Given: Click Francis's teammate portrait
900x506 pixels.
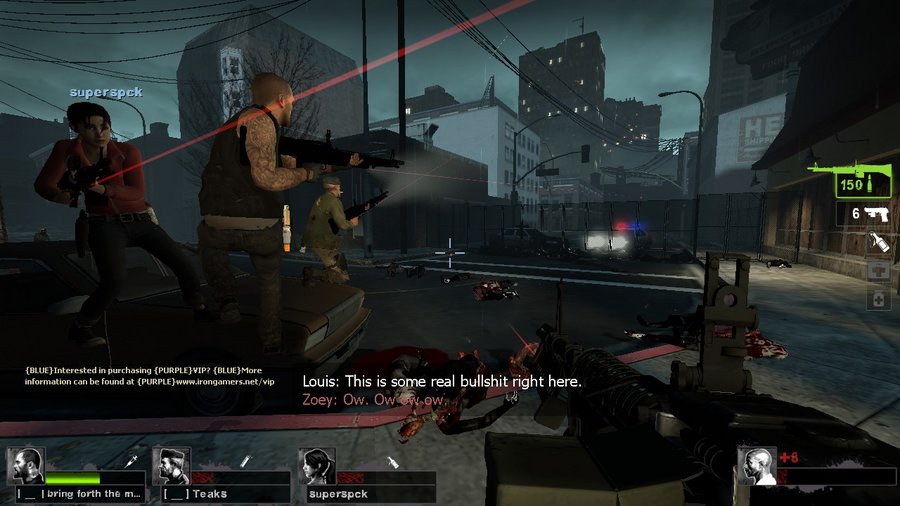Looking at the screenshot, I should [25, 466].
